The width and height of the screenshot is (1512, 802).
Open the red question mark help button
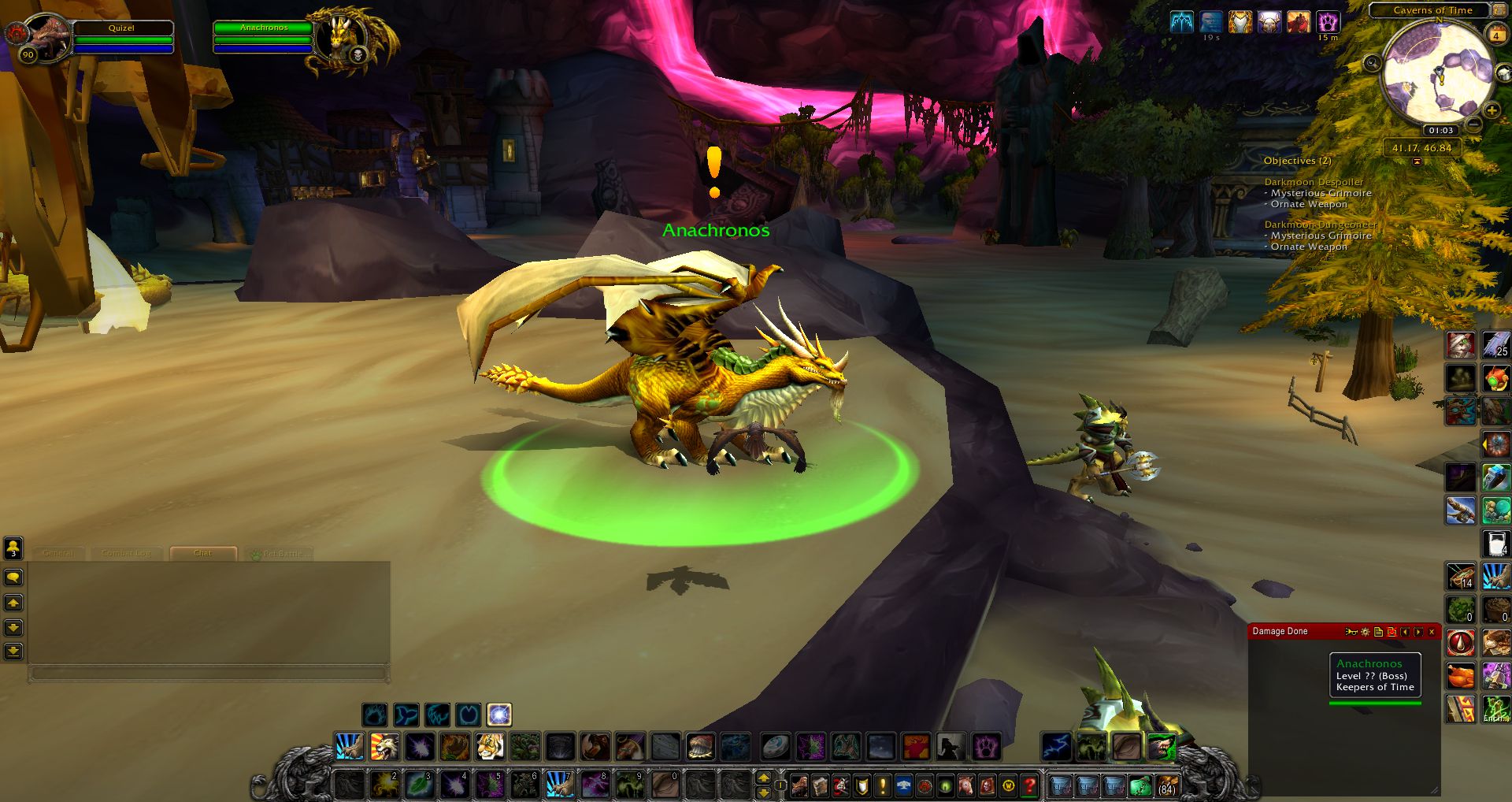[x=1028, y=785]
